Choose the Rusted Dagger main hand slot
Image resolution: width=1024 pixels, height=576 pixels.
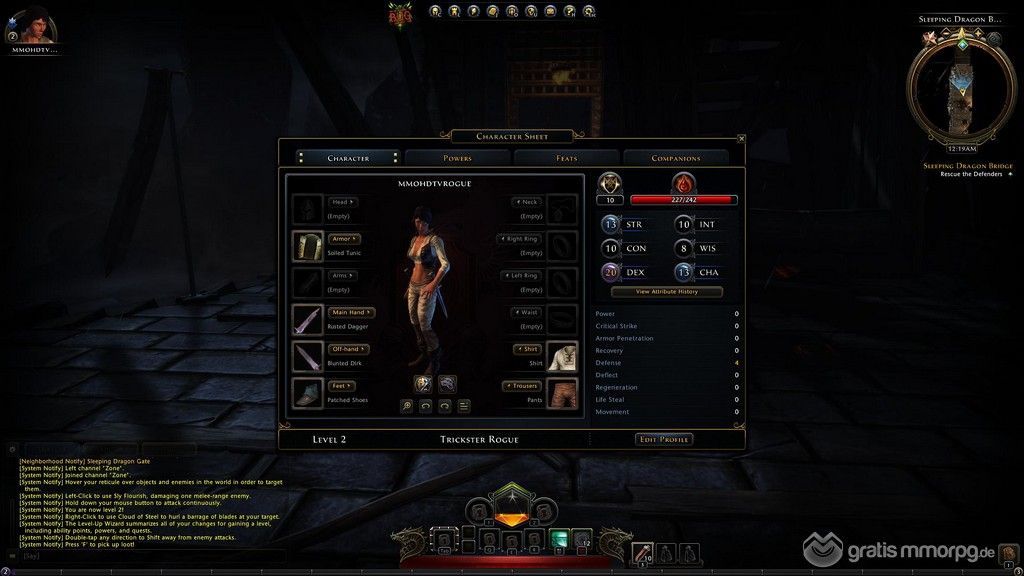pyautogui.click(x=307, y=319)
